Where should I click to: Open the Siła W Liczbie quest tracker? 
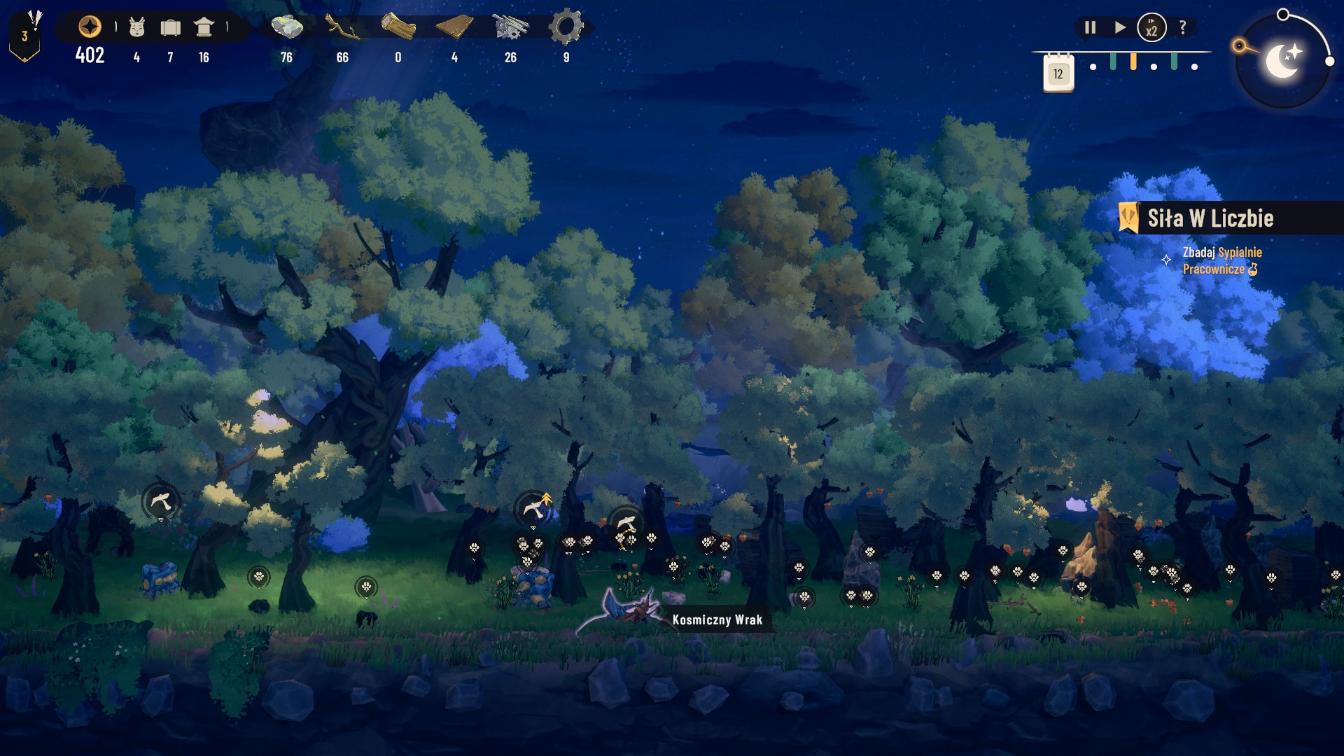(1210, 218)
